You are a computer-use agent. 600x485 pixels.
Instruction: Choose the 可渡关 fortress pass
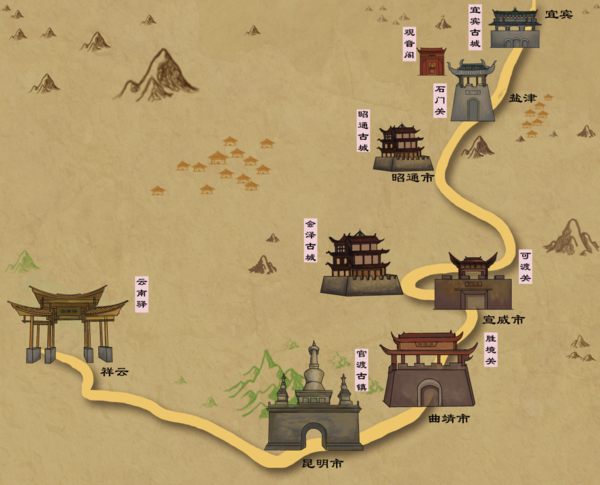472,282
